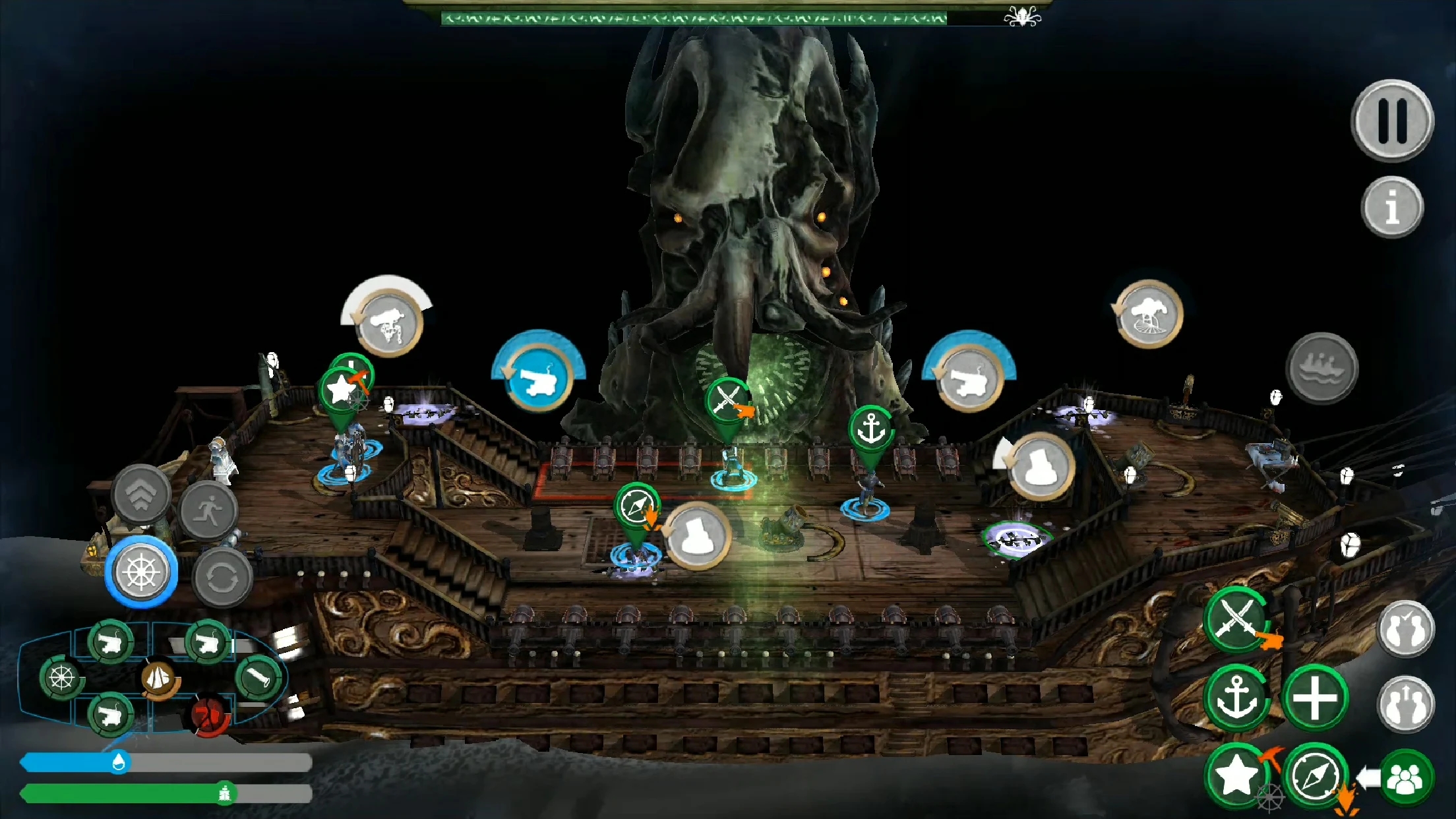Open the green crew group button

[x=1406, y=779]
